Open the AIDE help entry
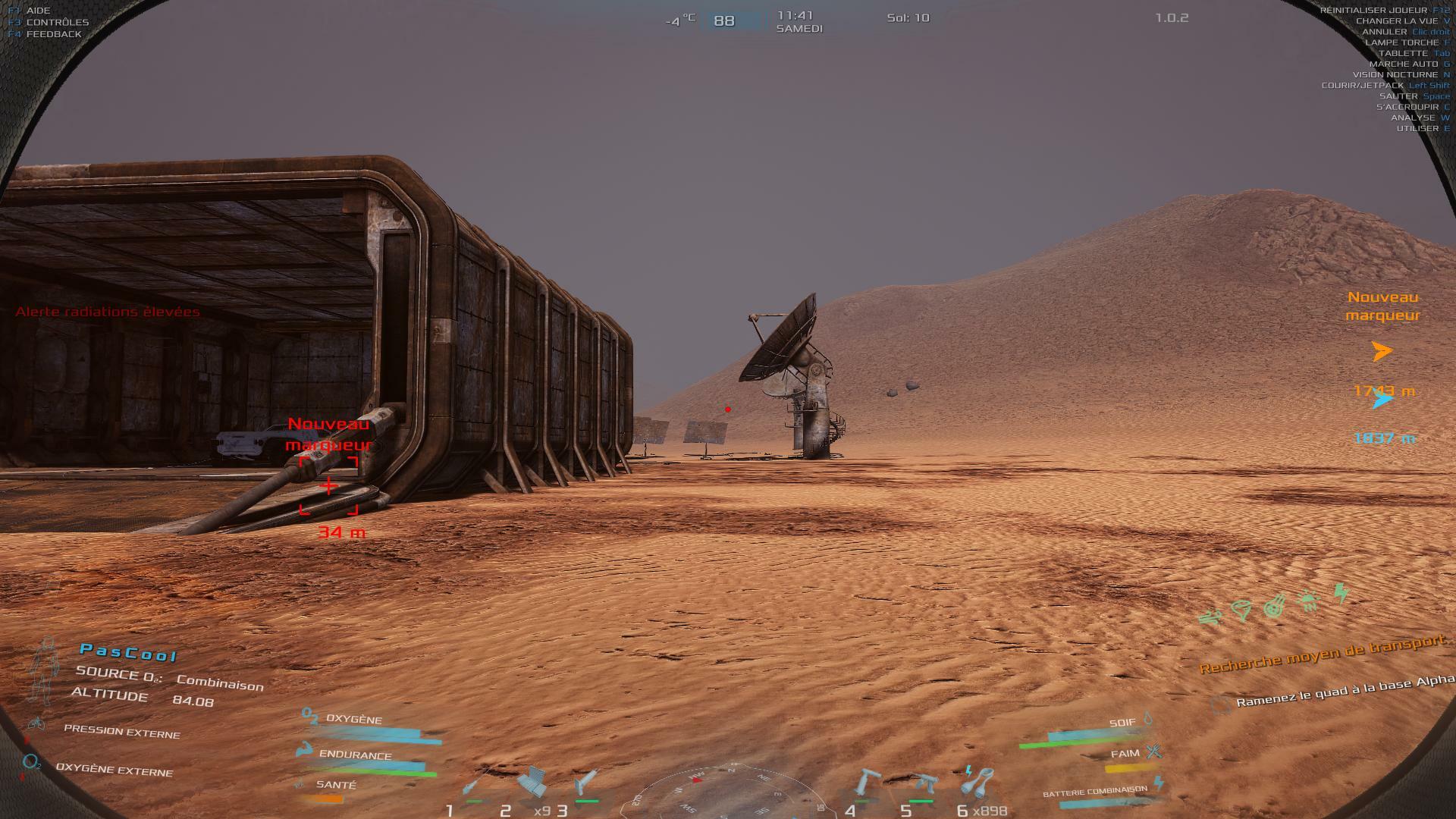Viewport: 1456px width, 819px height. [38, 11]
